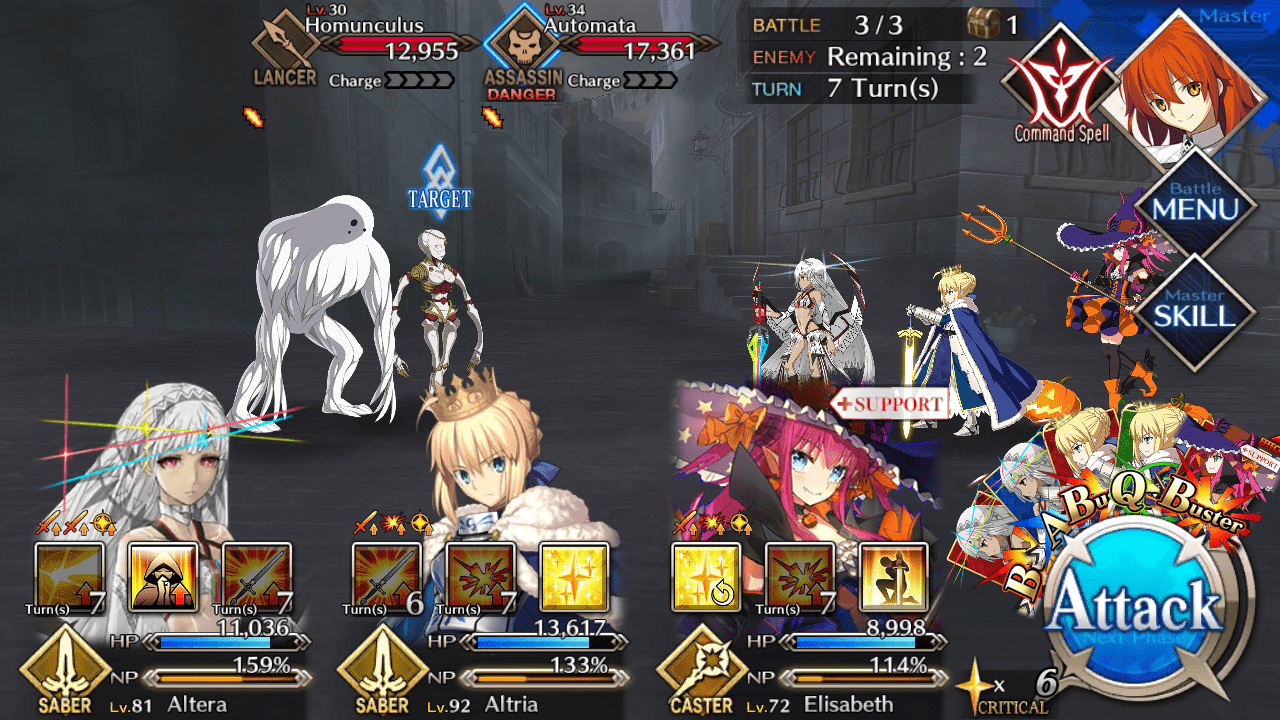
Task: Activate Altera's hooded figure skill
Action: pos(163,577)
